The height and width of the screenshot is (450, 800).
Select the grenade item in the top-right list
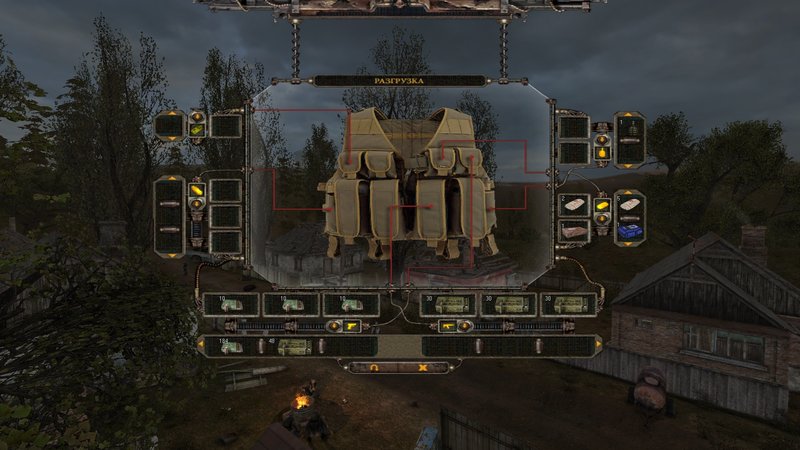click(630, 128)
